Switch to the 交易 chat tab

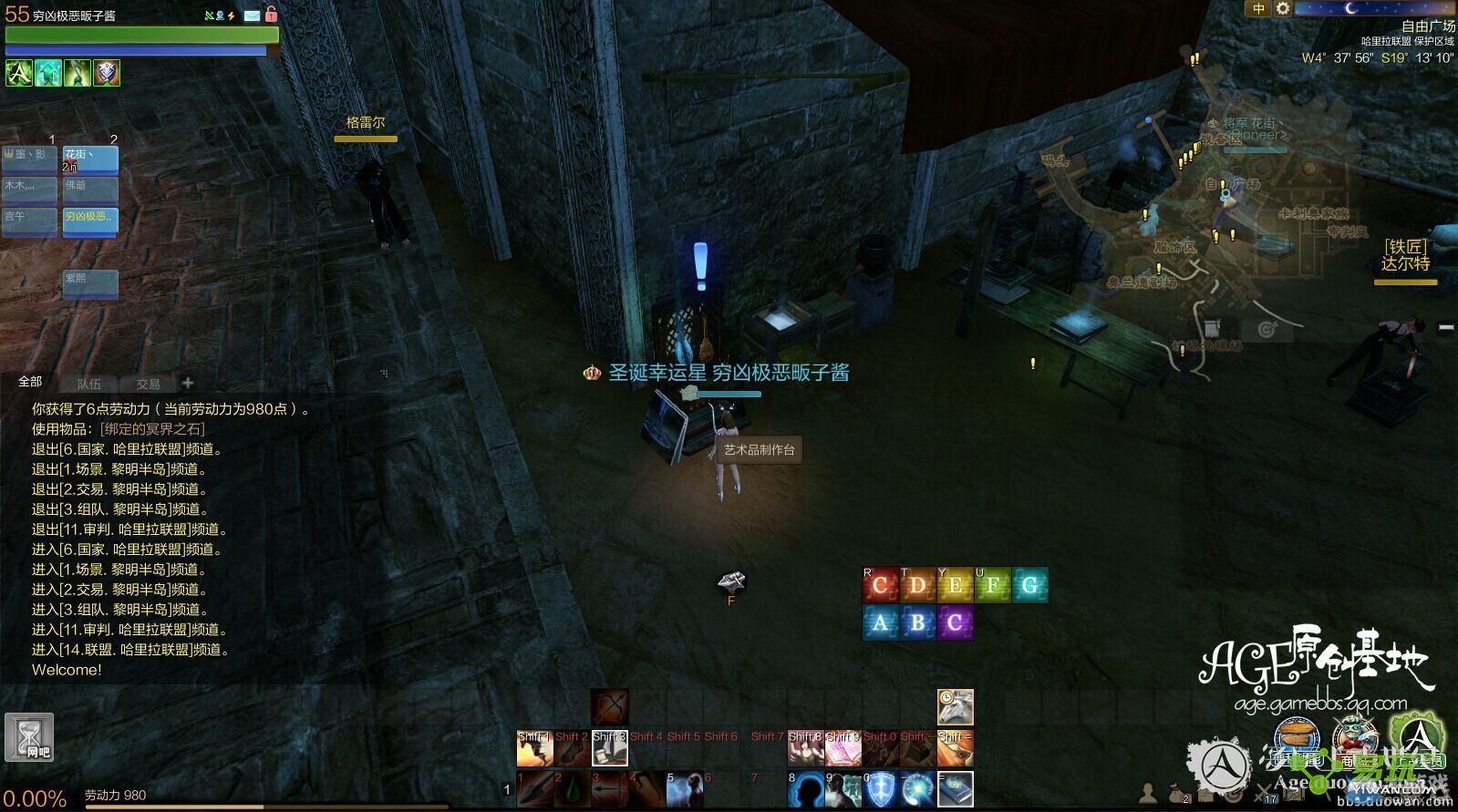[x=148, y=384]
